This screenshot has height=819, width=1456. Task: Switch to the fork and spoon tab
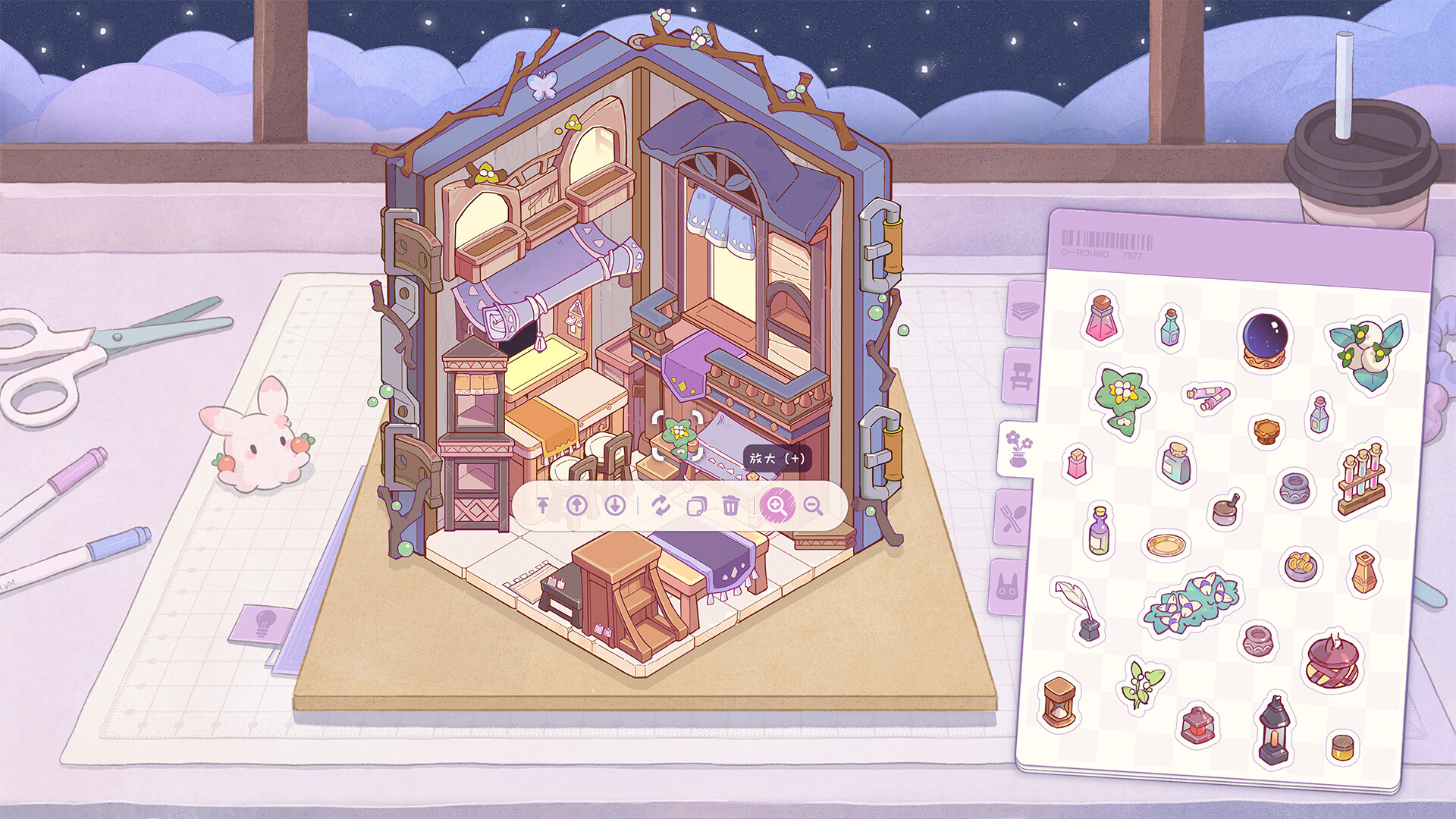point(1012,518)
